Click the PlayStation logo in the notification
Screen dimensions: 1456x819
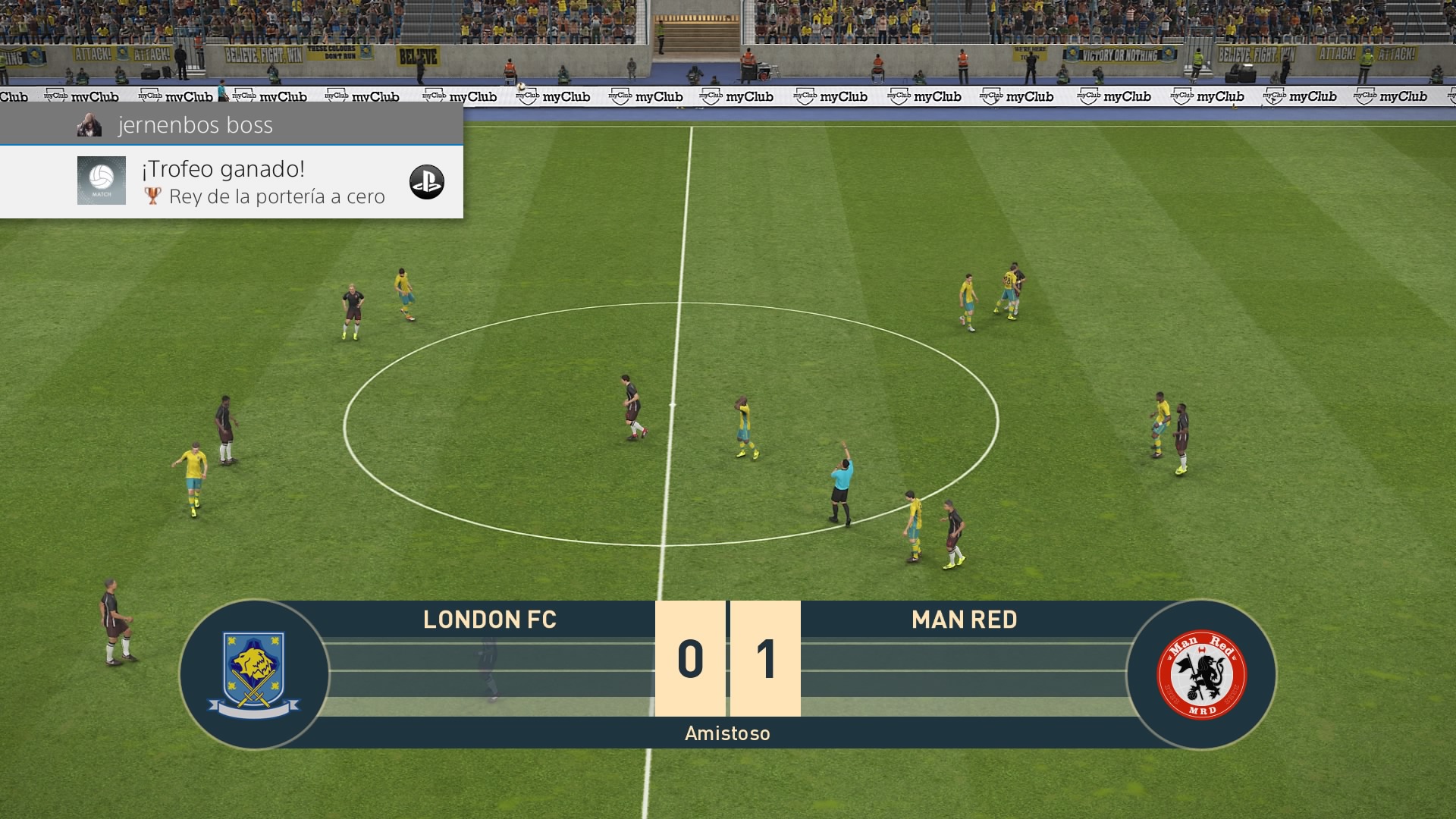[426, 182]
